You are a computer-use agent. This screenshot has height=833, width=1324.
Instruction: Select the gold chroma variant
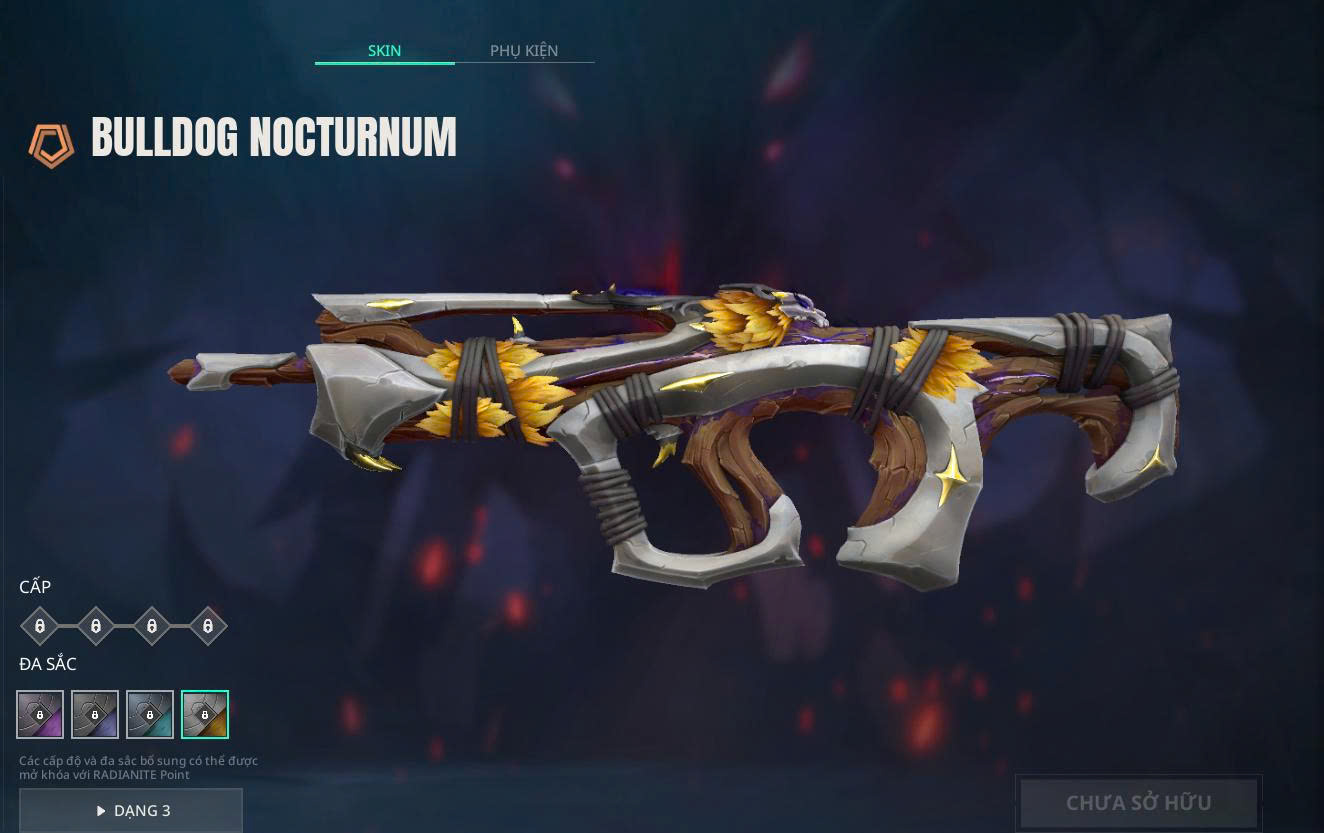[205, 715]
